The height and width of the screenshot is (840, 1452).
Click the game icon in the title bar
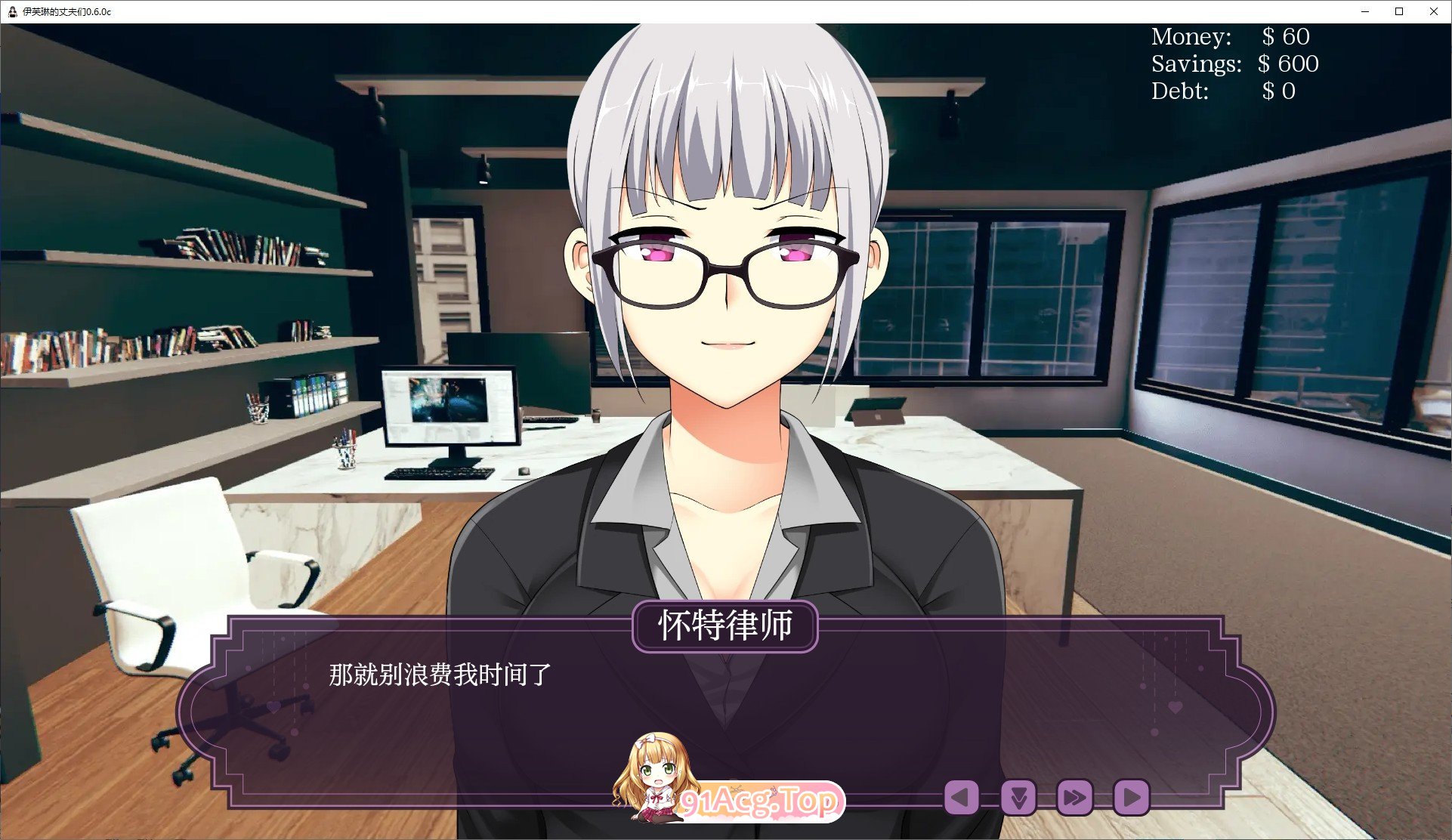click(11, 11)
